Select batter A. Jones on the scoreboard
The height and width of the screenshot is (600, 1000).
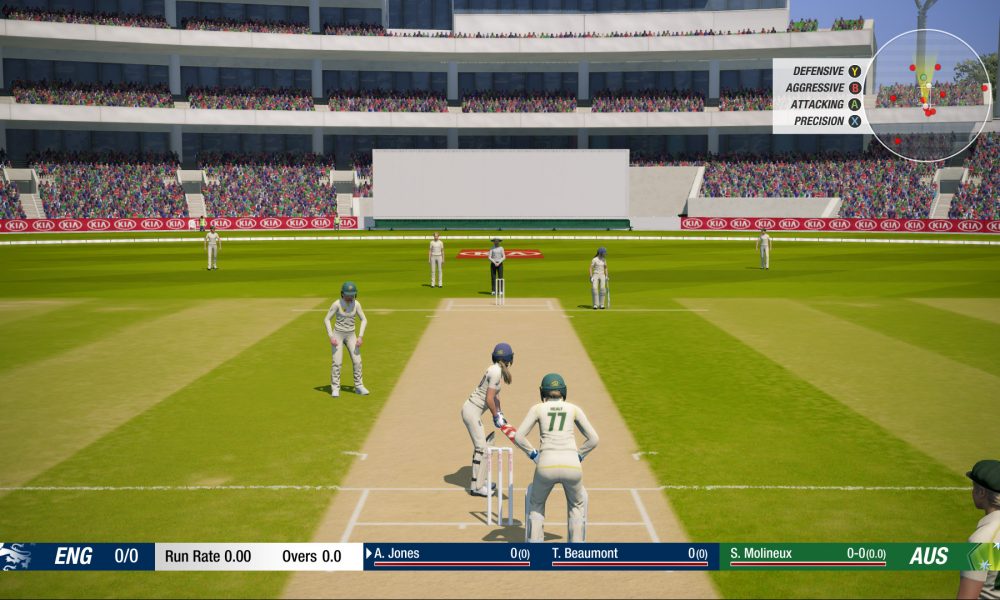pyautogui.click(x=397, y=554)
